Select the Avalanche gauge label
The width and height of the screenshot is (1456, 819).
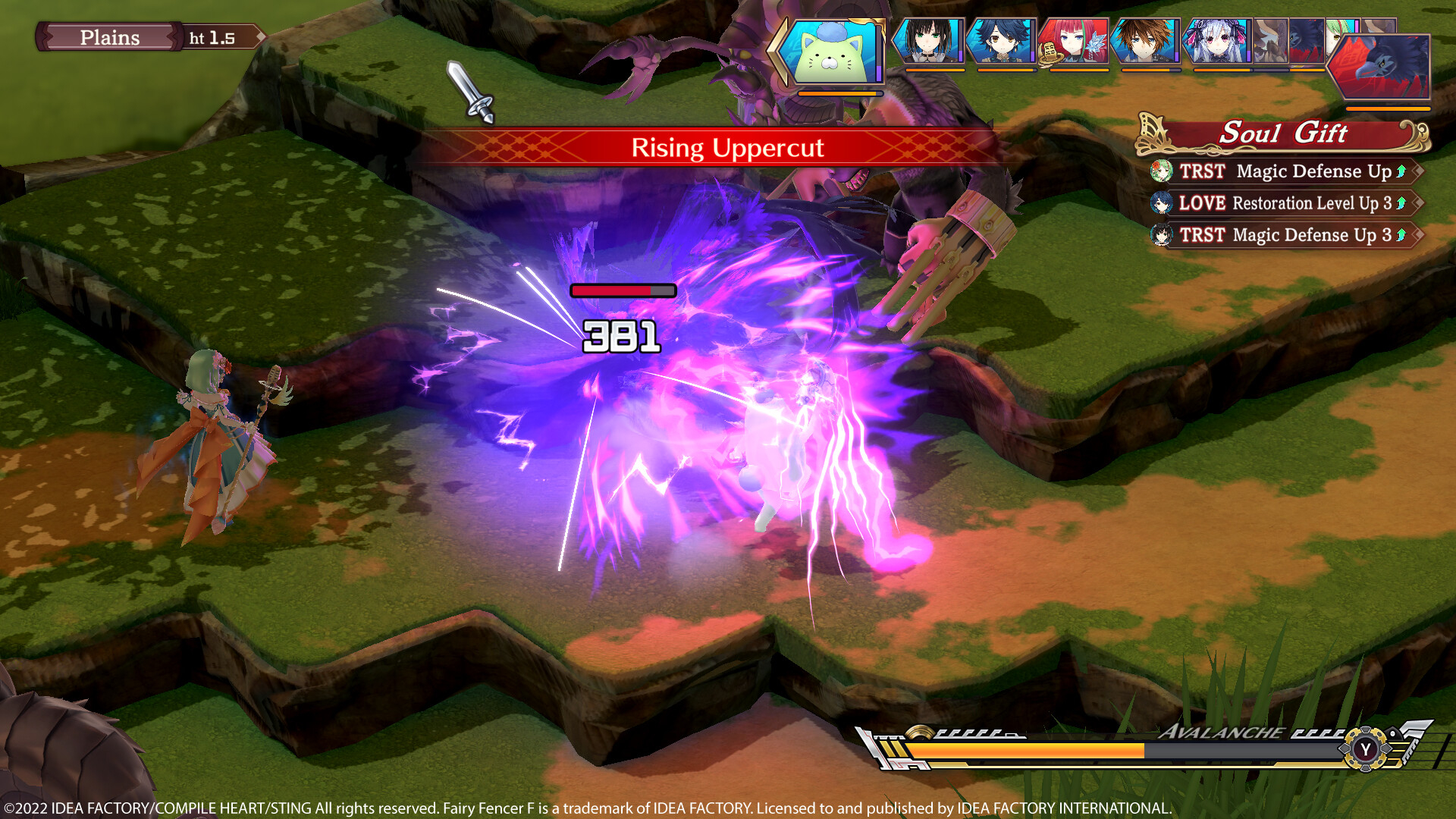1221,734
